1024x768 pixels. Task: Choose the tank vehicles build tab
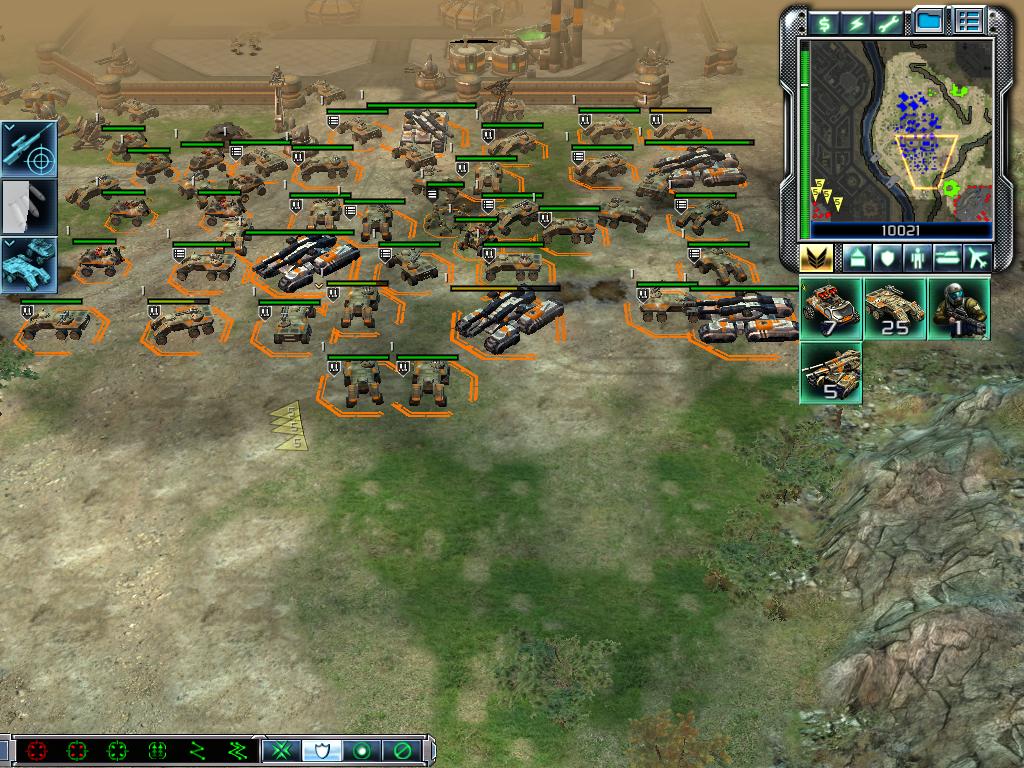[x=947, y=258]
